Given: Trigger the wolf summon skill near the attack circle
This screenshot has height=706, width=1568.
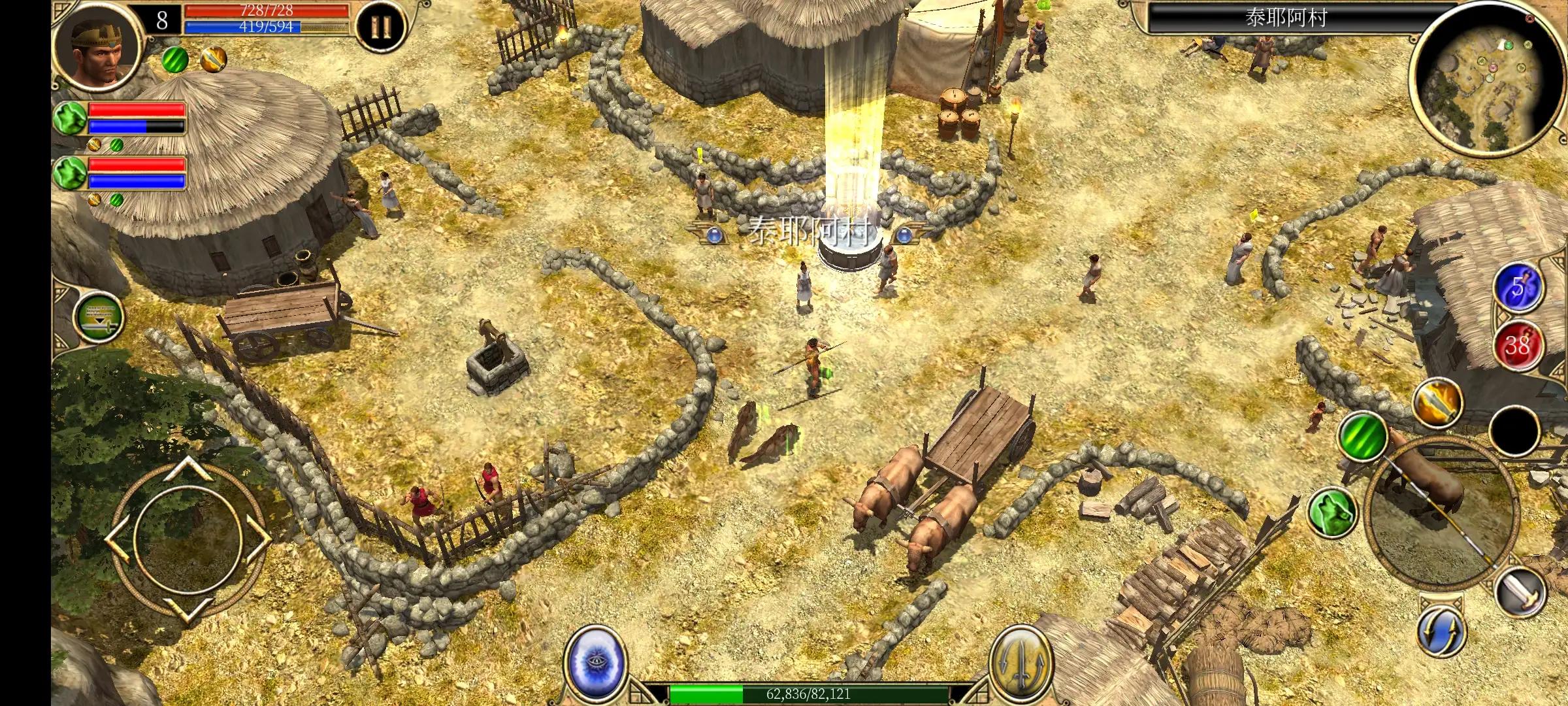Looking at the screenshot, I should point(1333,512).
